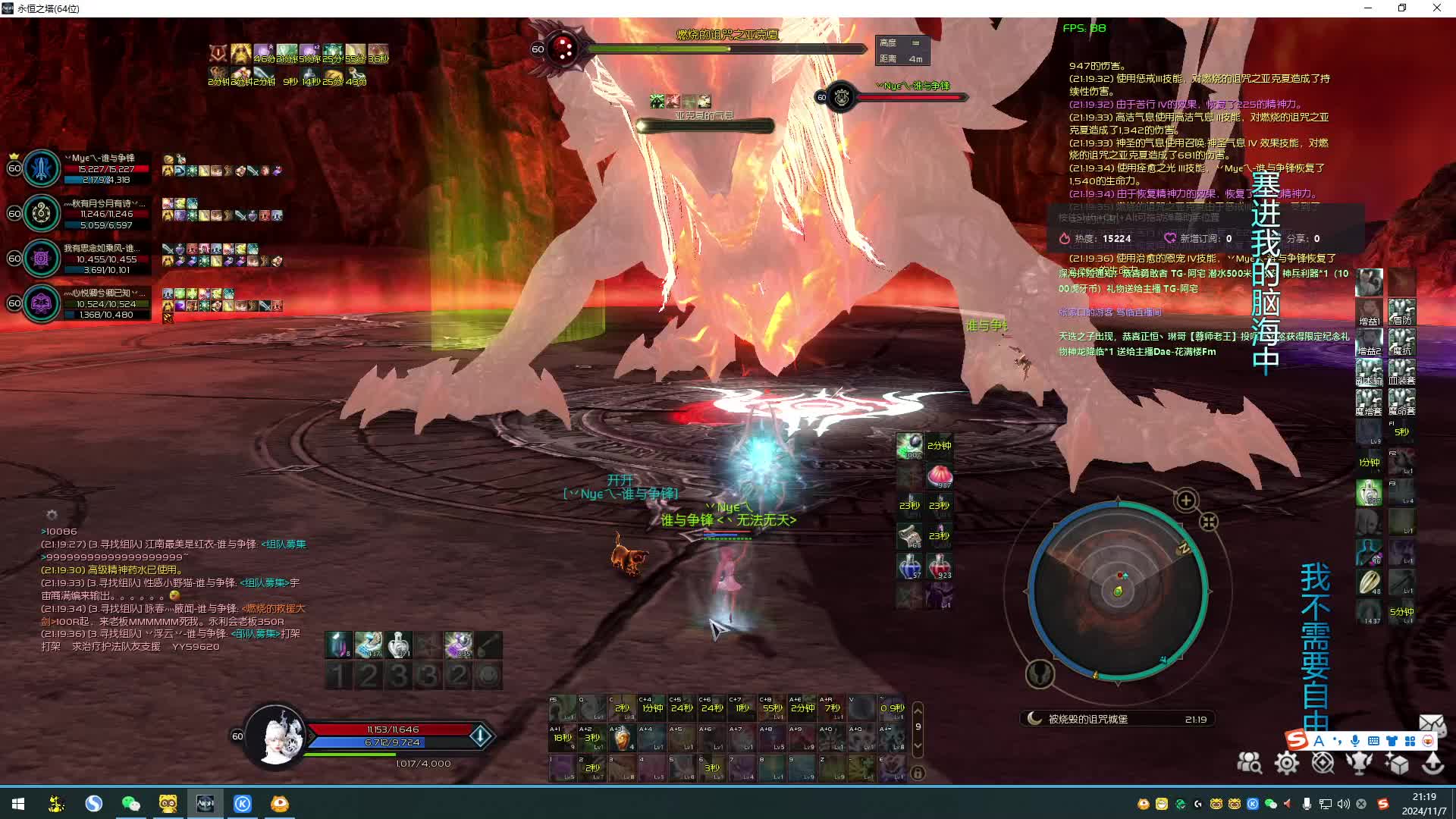Image resolution: width=1456 pixels, height=819 pixels.
Task: Switch hotbar page with the up arrow
Action: pos(918,710)
